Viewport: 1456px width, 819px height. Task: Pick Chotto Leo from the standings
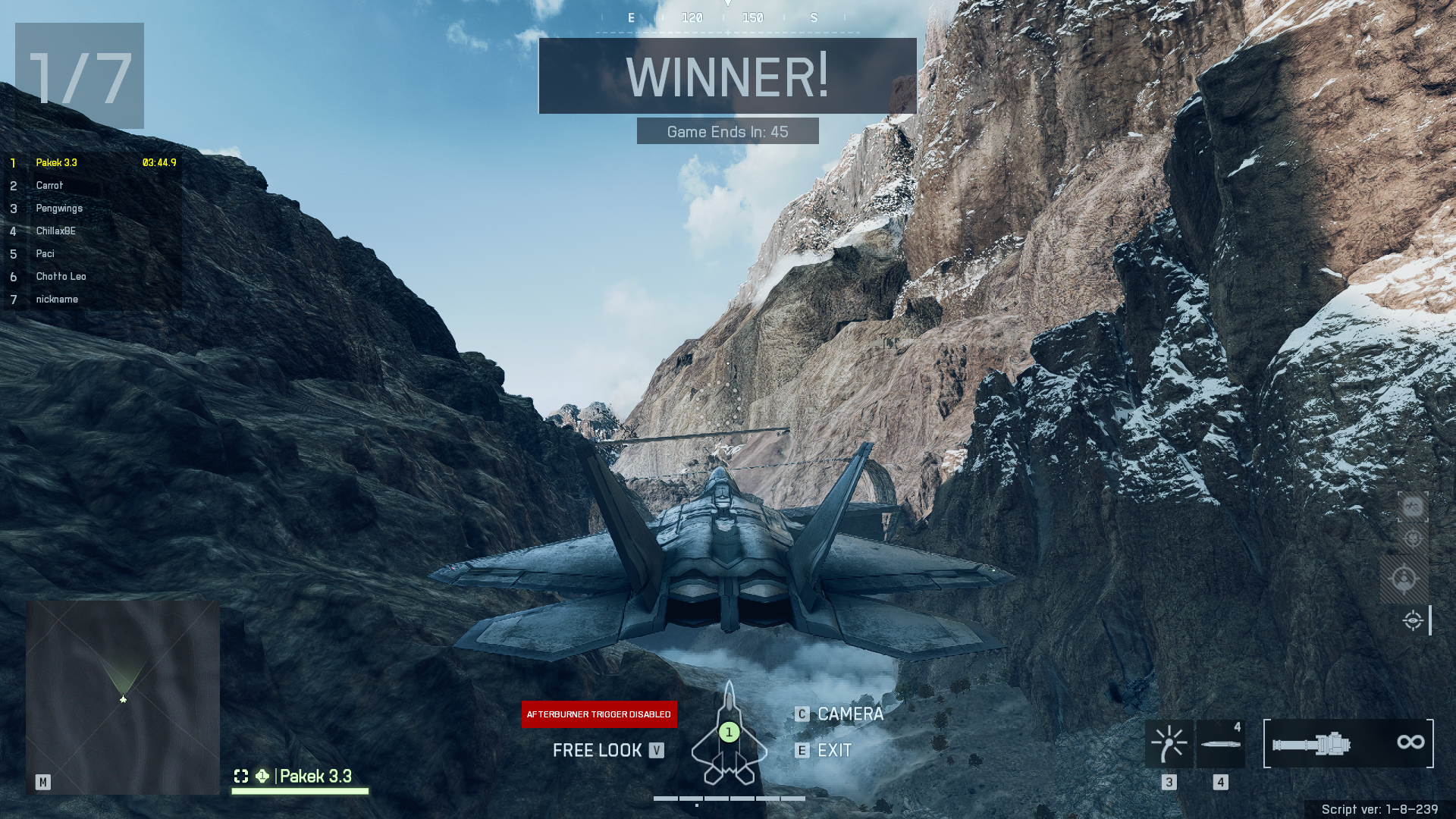[x=61, y=277]
